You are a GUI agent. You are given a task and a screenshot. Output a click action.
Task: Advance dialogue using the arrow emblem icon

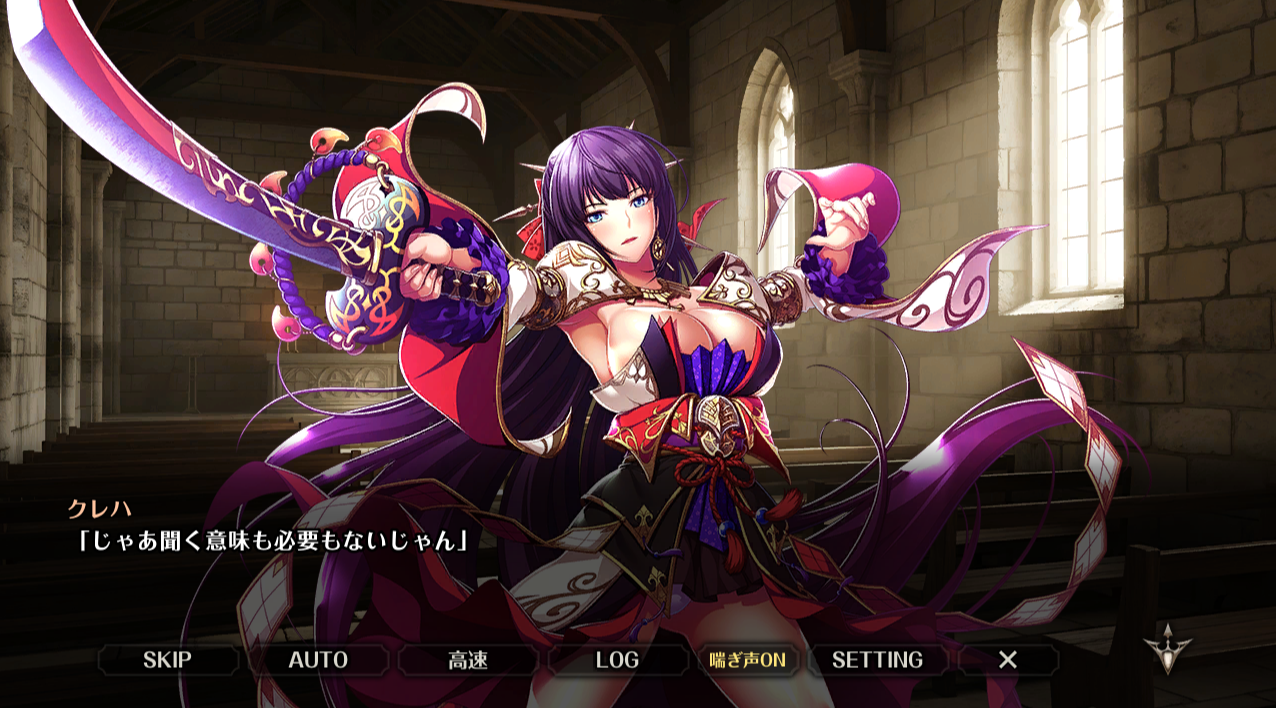click(1166, 647)
